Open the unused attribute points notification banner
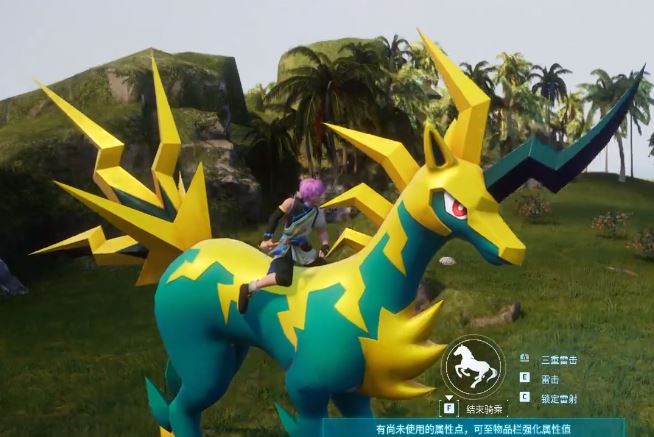The height and width of the screenshot is (437, 654). pos(473,428)
